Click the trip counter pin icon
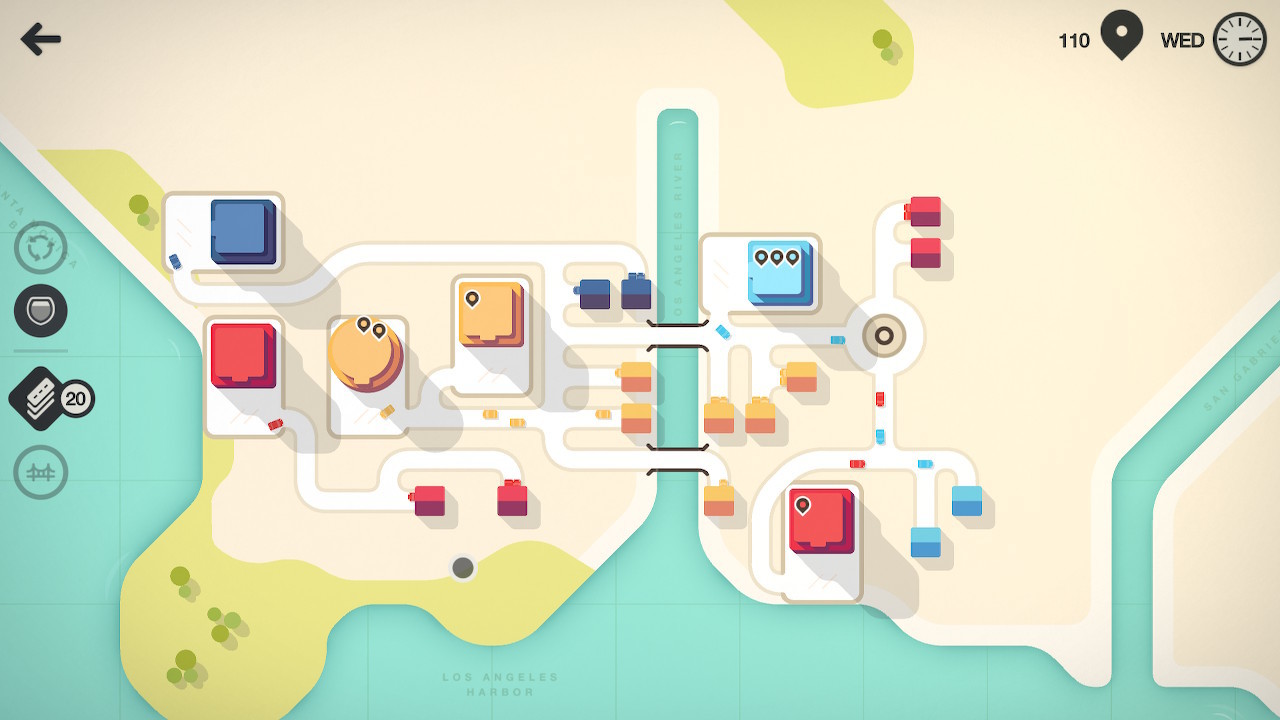Screen dimensions: 1280x720 tap(1120, 37)
